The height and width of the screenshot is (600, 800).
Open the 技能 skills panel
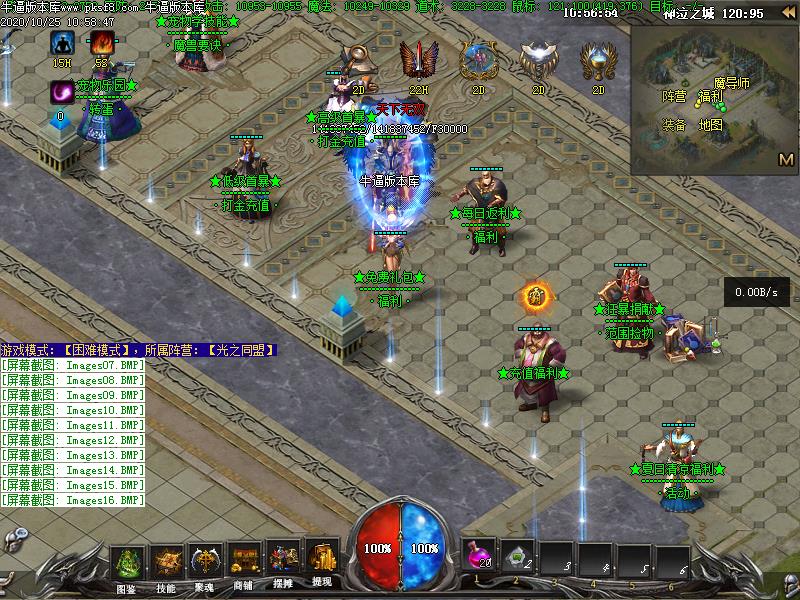point(166,564)
